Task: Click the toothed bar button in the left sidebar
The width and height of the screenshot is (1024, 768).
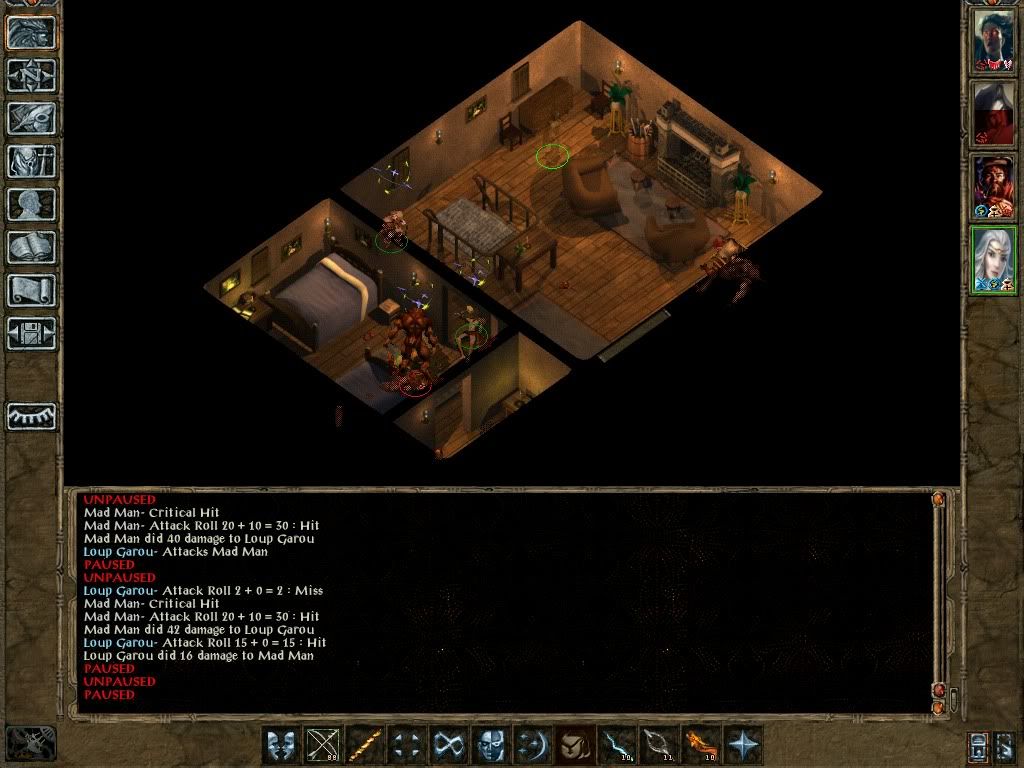Action: pyautogui.click(x=32, y=416)
